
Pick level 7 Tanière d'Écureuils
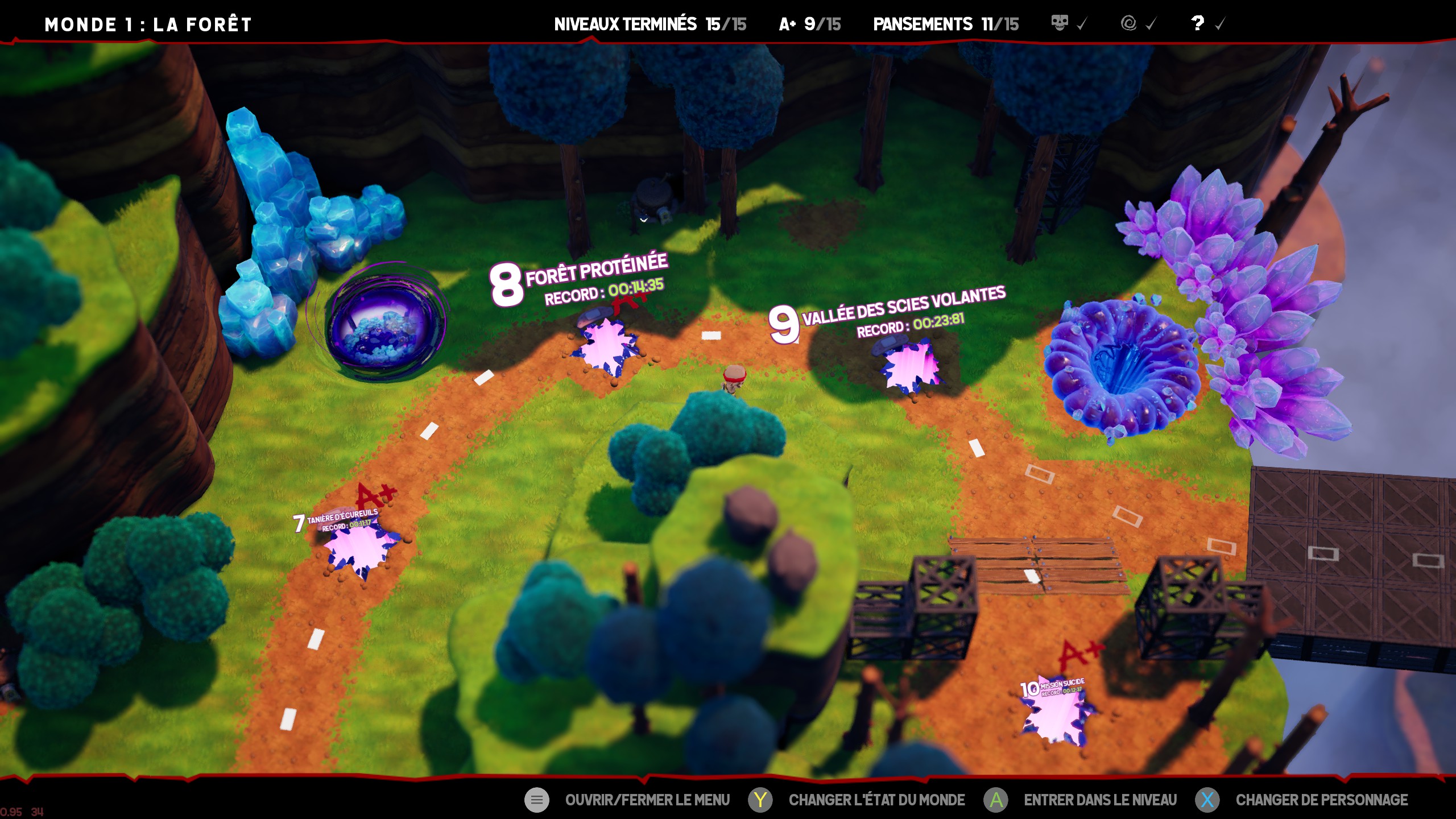(359, 549)
